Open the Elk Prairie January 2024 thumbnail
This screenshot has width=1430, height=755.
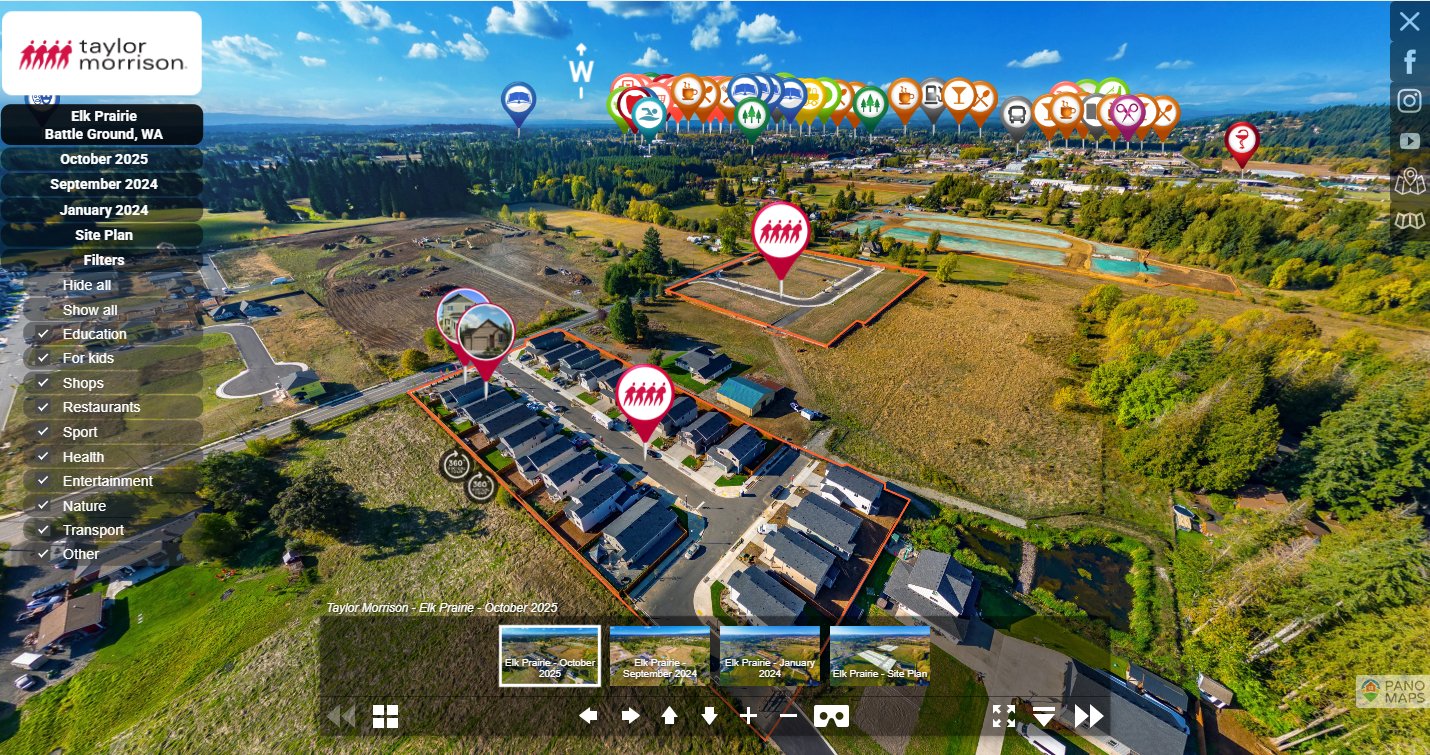tap(769, 656)
